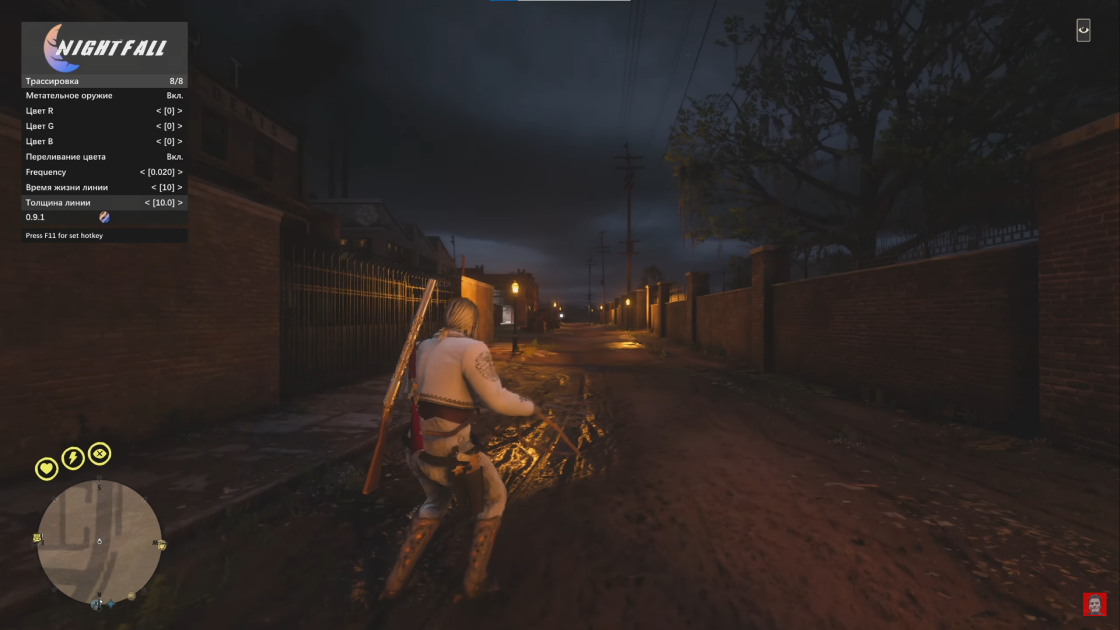Select the Цвет G menu row
The image size is (1120, 630).
point(104,126)
